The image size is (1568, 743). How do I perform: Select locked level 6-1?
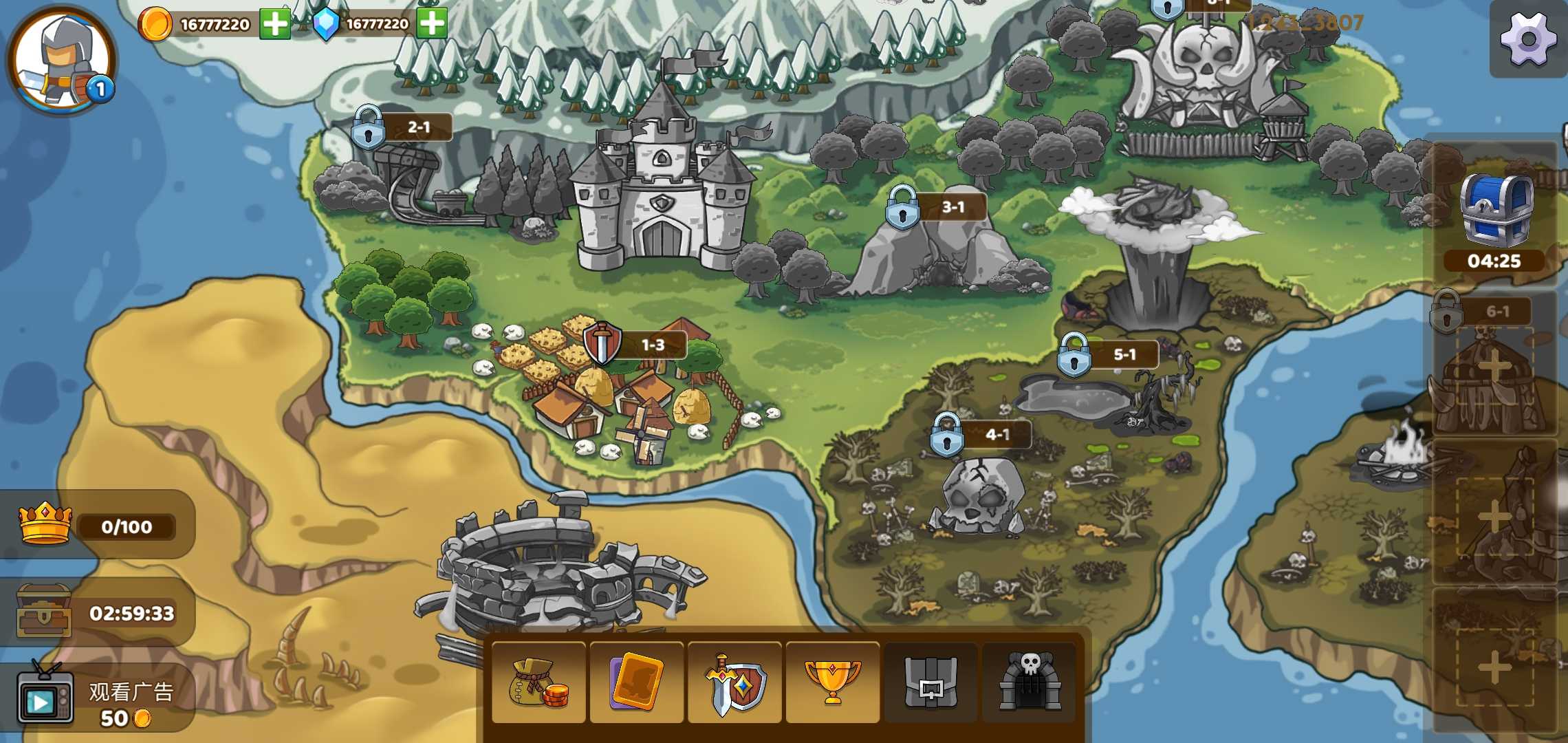(x=1447, y=312)
